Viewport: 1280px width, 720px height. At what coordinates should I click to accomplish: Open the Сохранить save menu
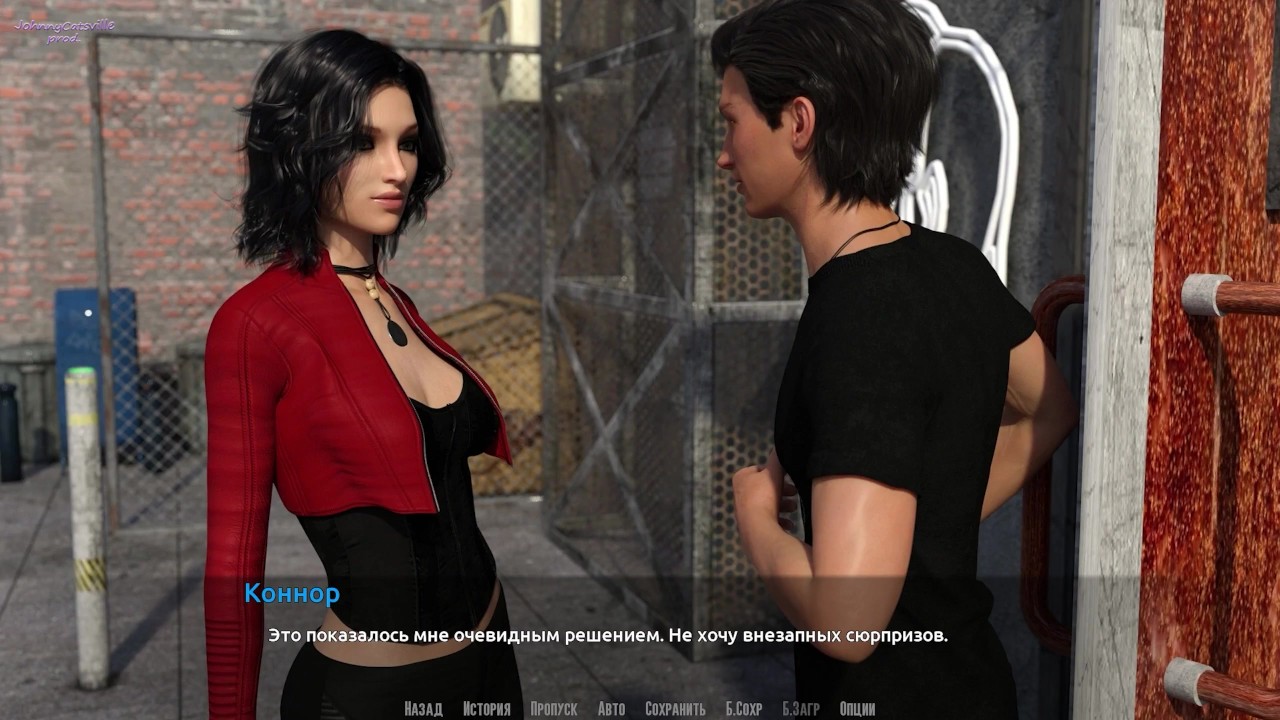pyautogui.click(x=675, y=709)
